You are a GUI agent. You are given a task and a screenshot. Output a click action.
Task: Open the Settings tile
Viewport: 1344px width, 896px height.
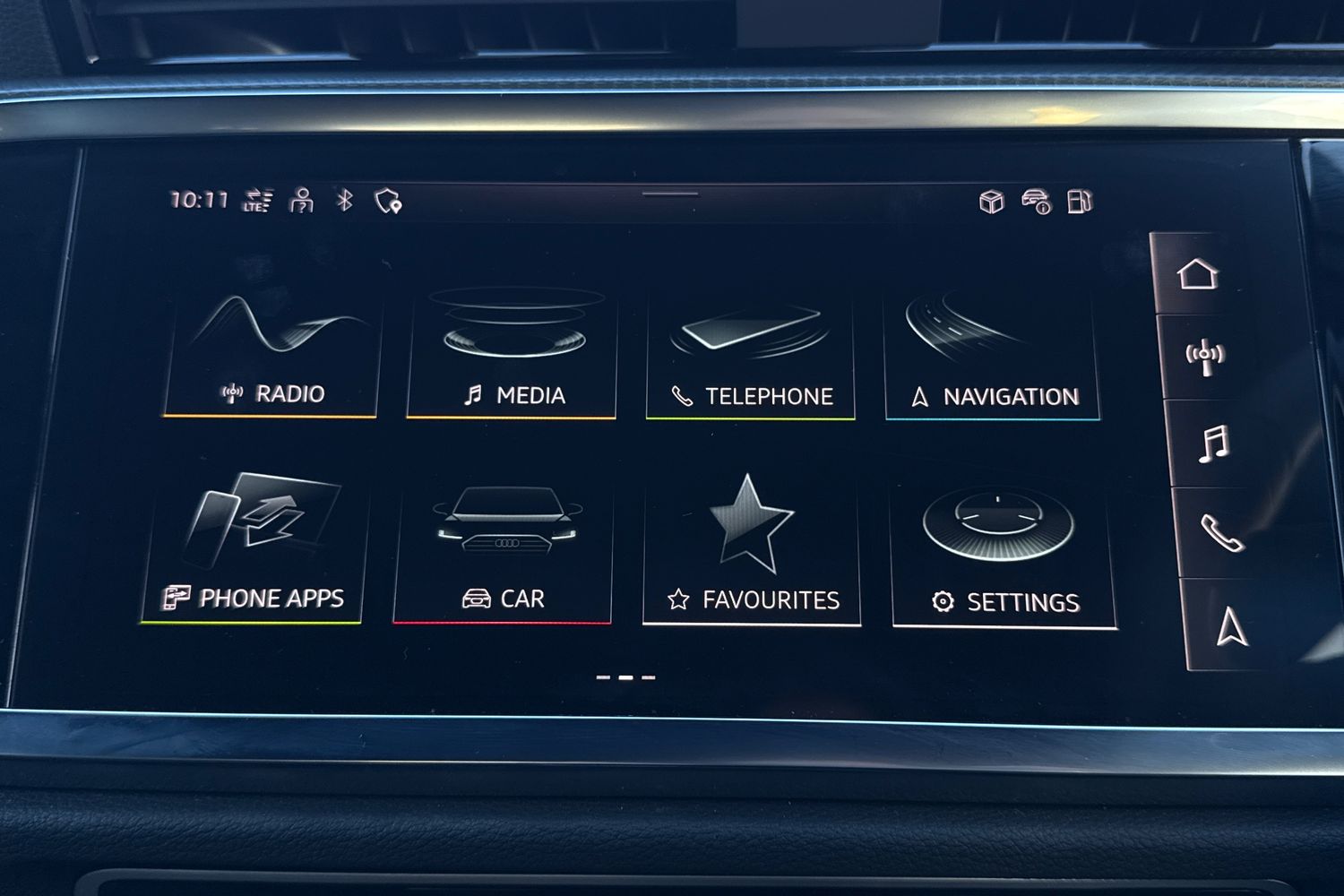(x=1004, y=552)
